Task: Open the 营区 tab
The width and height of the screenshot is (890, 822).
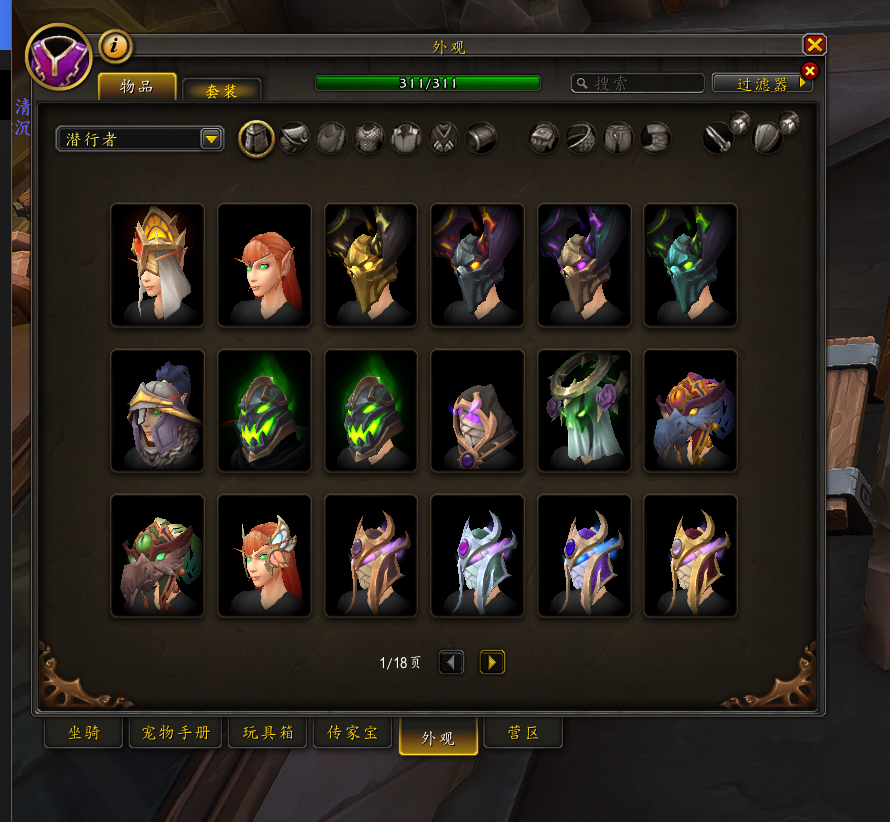Action: 523,733
